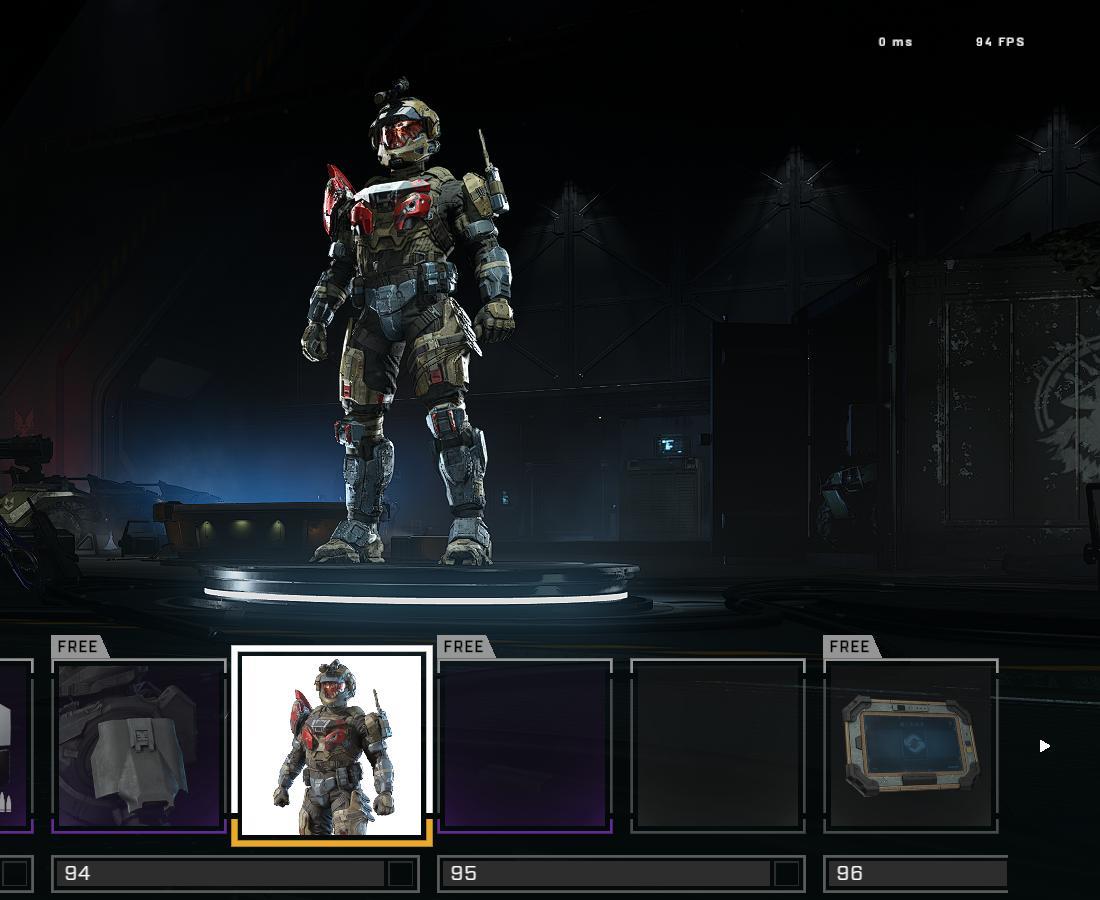Select the free shoulder armor reward tile
This screenshot has height=900, width=1100.
pos(139,745)
